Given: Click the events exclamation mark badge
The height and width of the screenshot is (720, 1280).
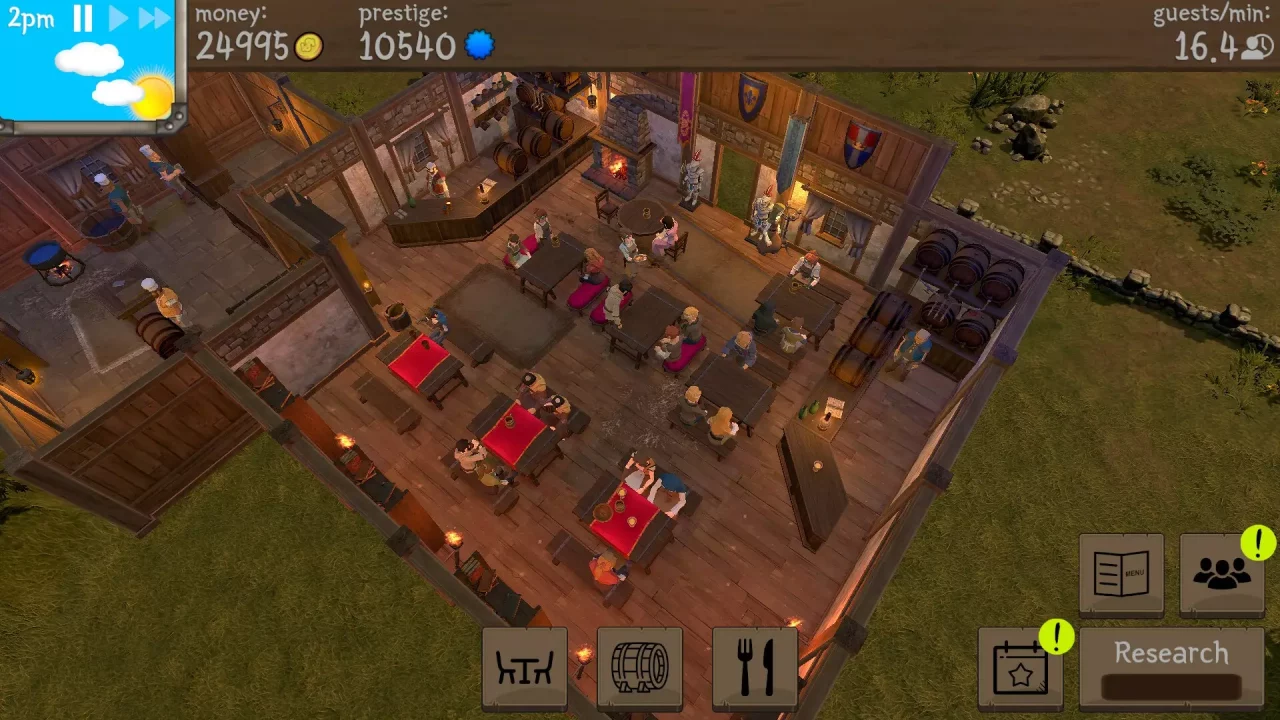Looking at the screenshot, I should [1056, 636].
